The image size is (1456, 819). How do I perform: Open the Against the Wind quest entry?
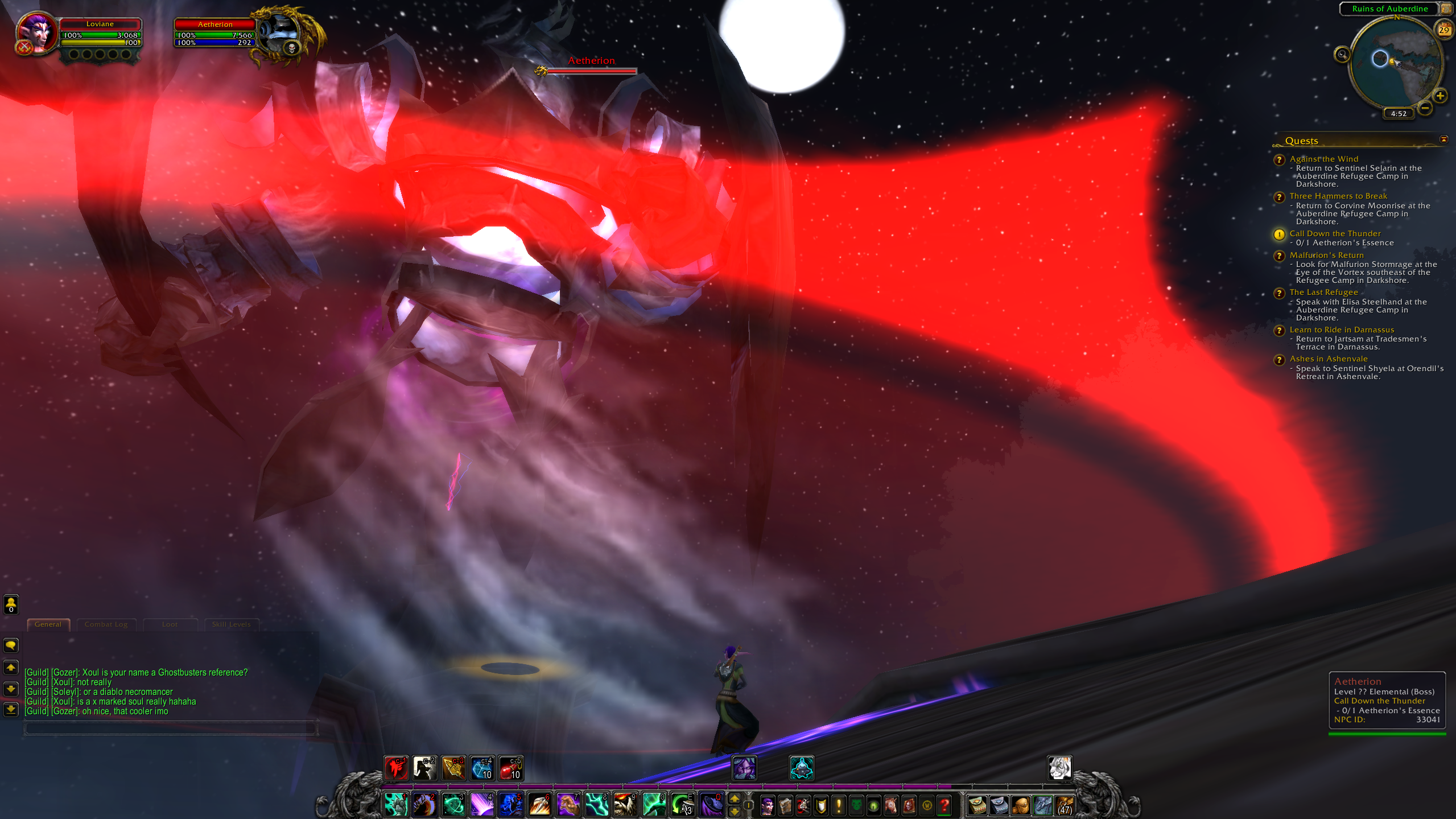(x=1323, y=159)
